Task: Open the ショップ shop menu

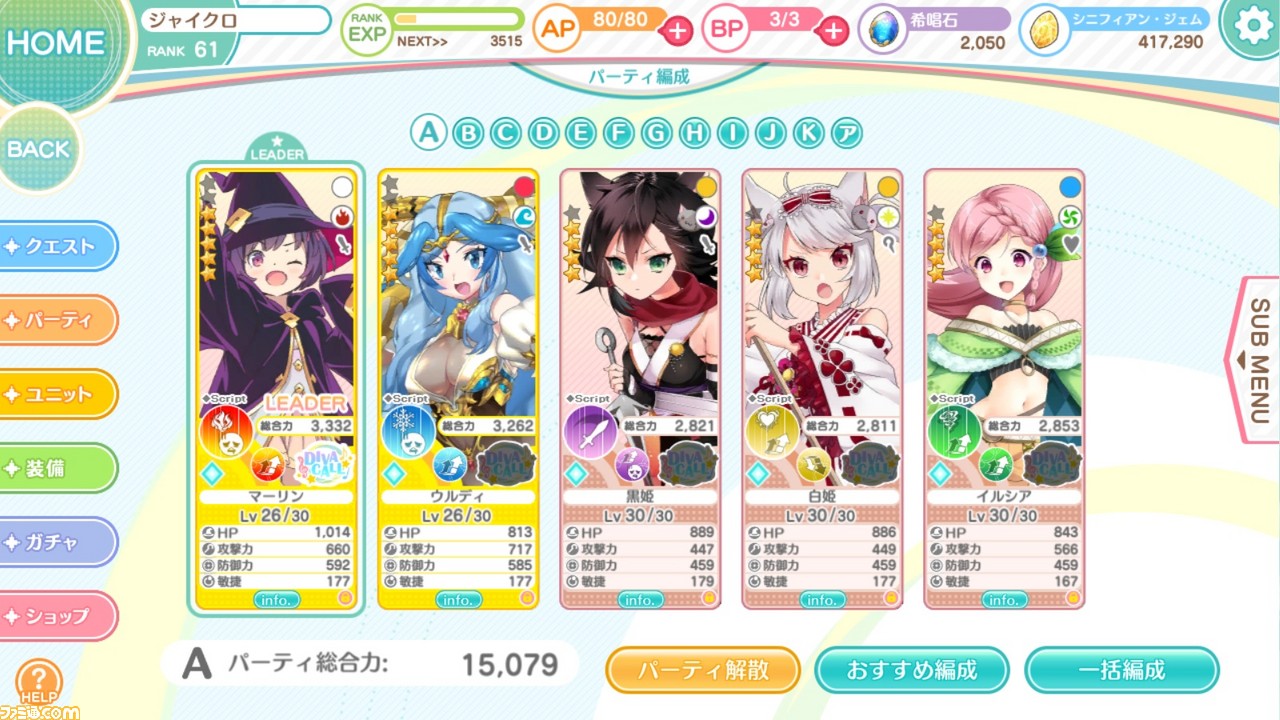Action: click(55, 616)
